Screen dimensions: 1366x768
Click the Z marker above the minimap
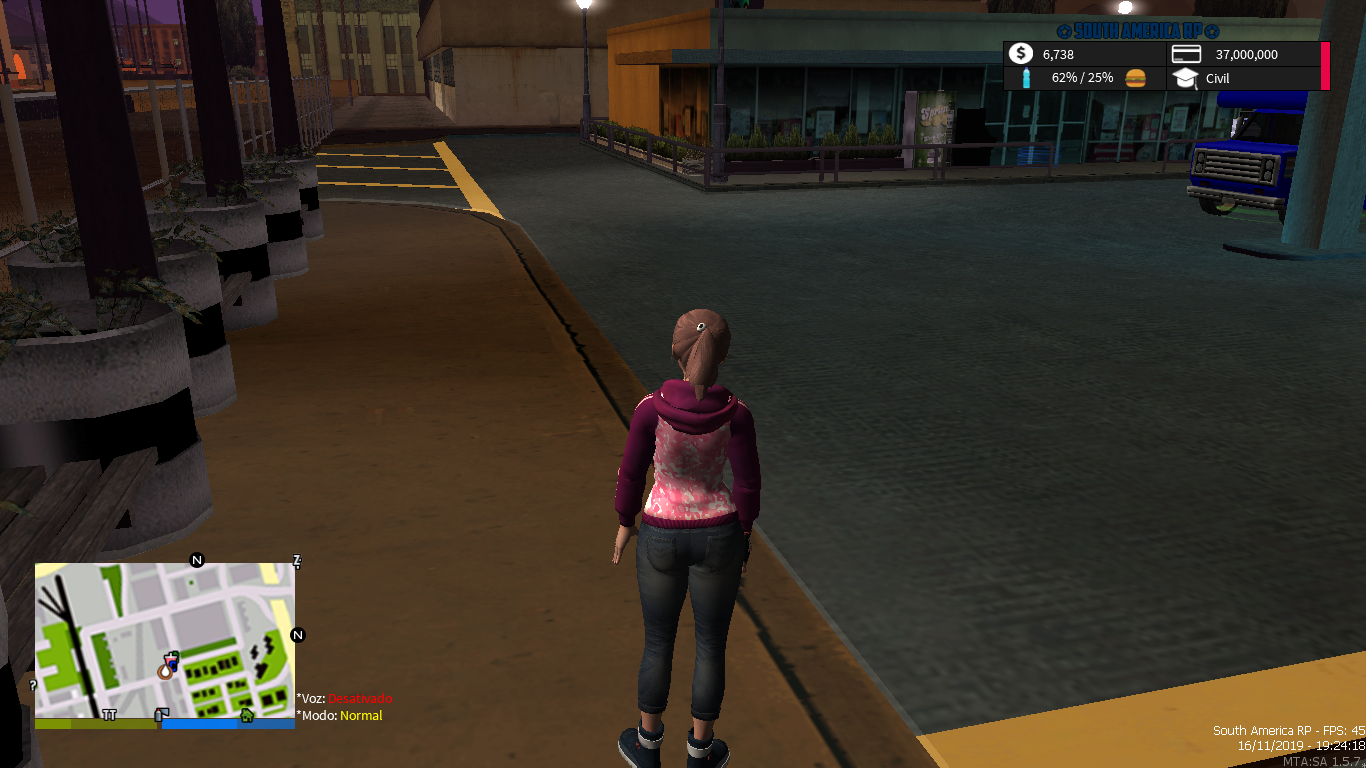(295, 560)
